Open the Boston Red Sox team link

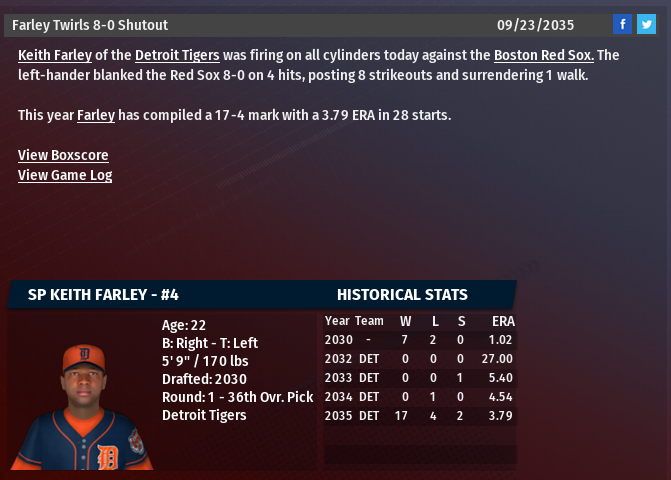pos(543,56)
